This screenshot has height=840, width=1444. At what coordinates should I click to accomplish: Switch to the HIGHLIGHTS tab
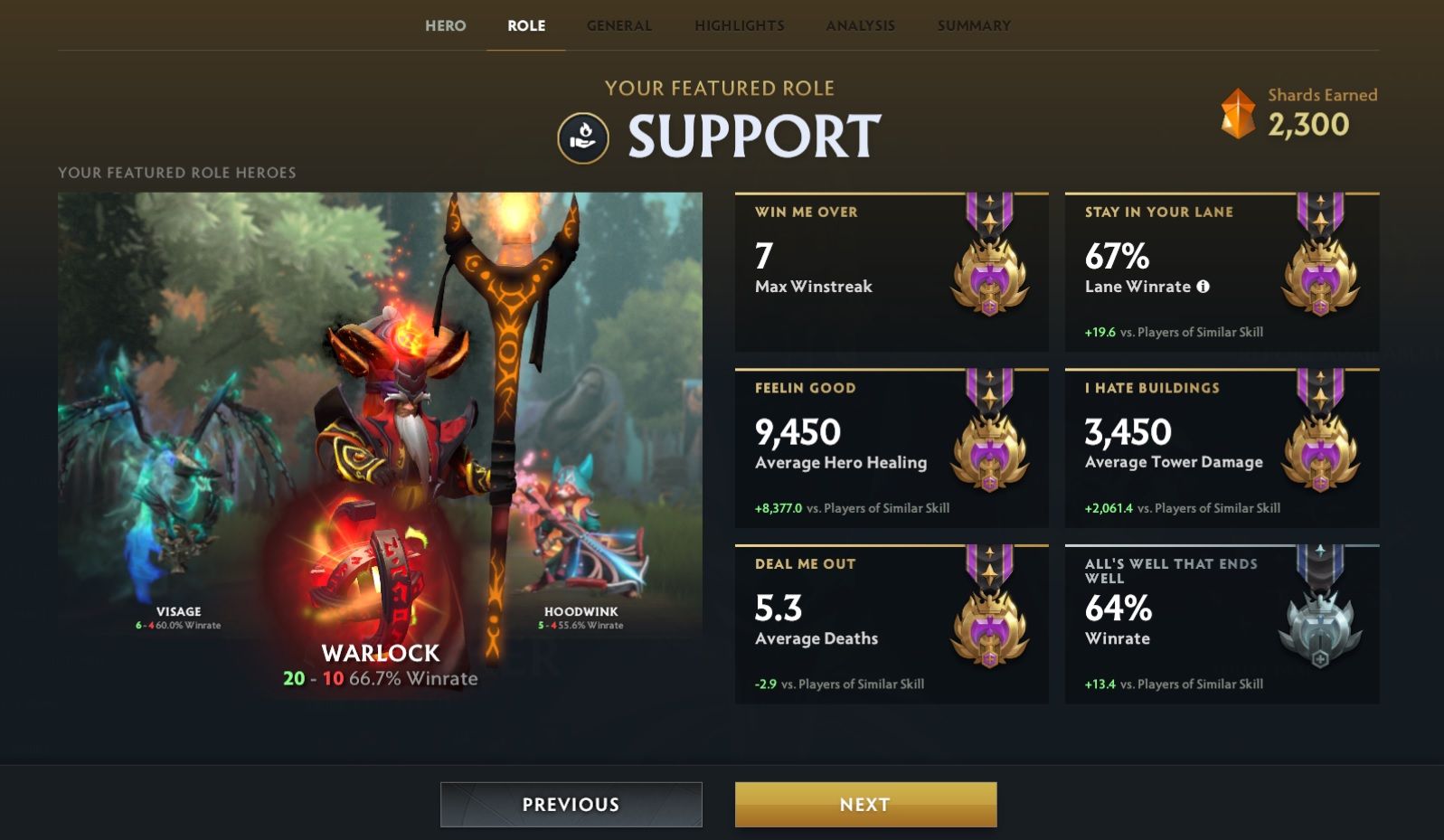pos(740,25)
